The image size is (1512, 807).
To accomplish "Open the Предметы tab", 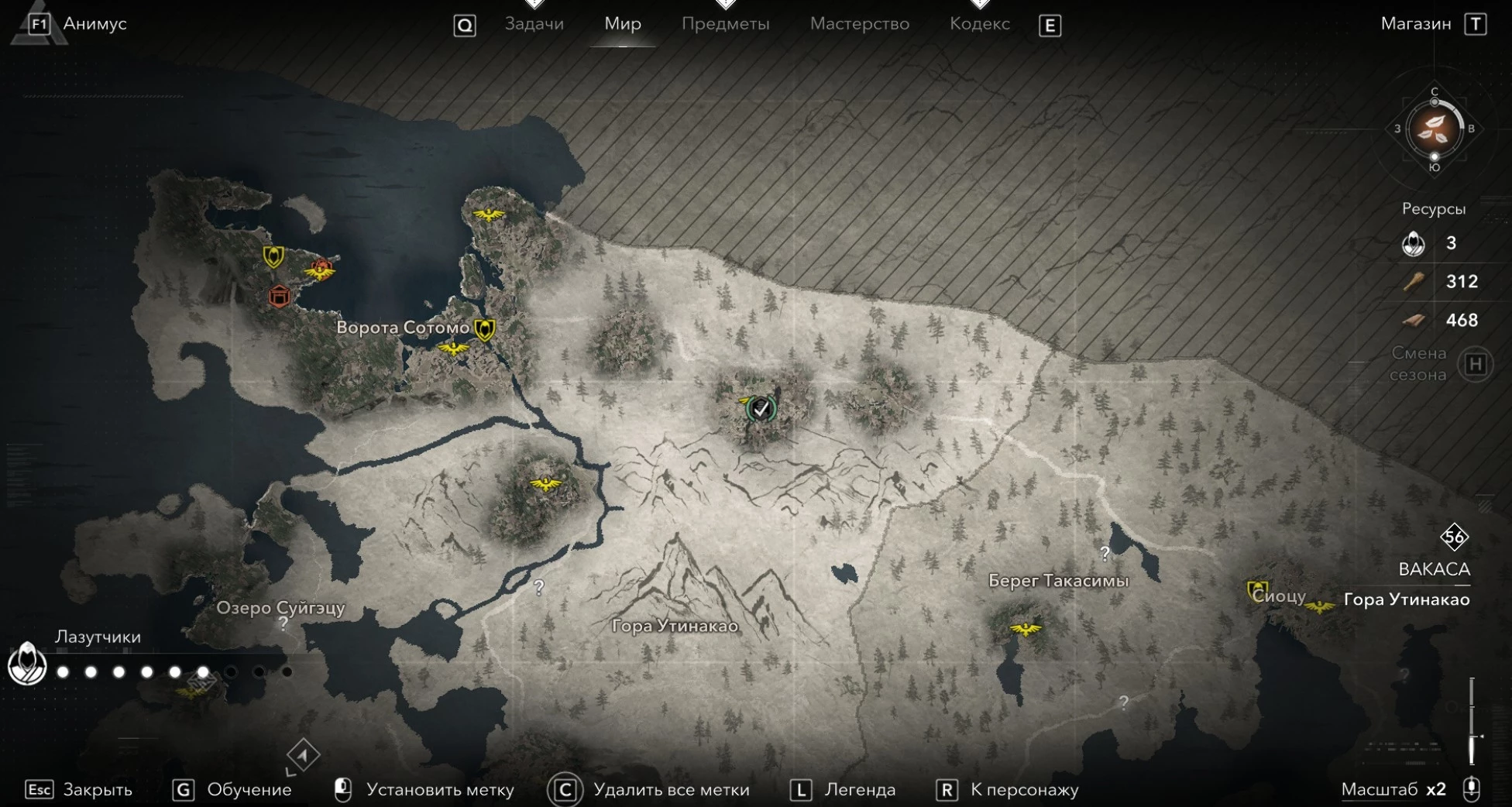I will (x=725, y=24).
